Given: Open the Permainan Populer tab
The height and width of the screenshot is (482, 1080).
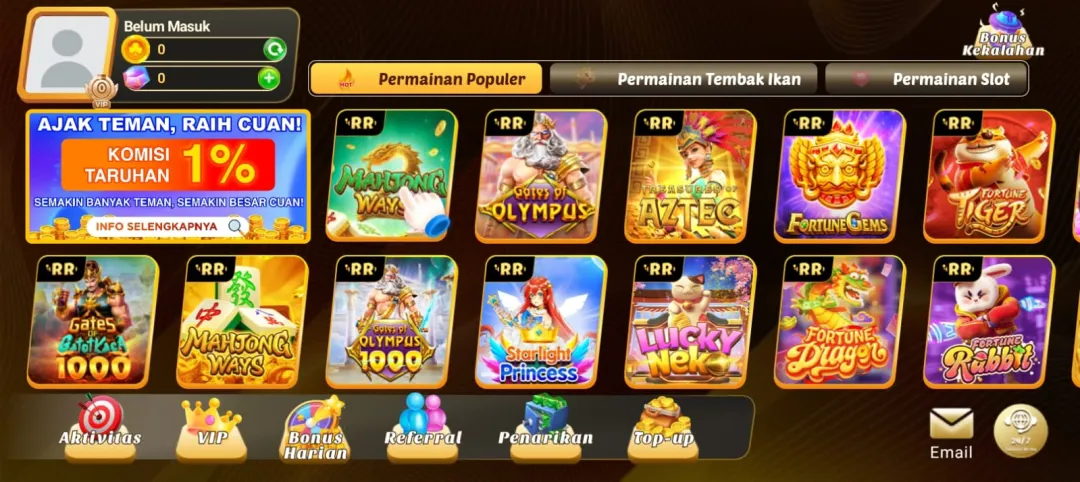Looking at the screenshot, I should point(426,79).
